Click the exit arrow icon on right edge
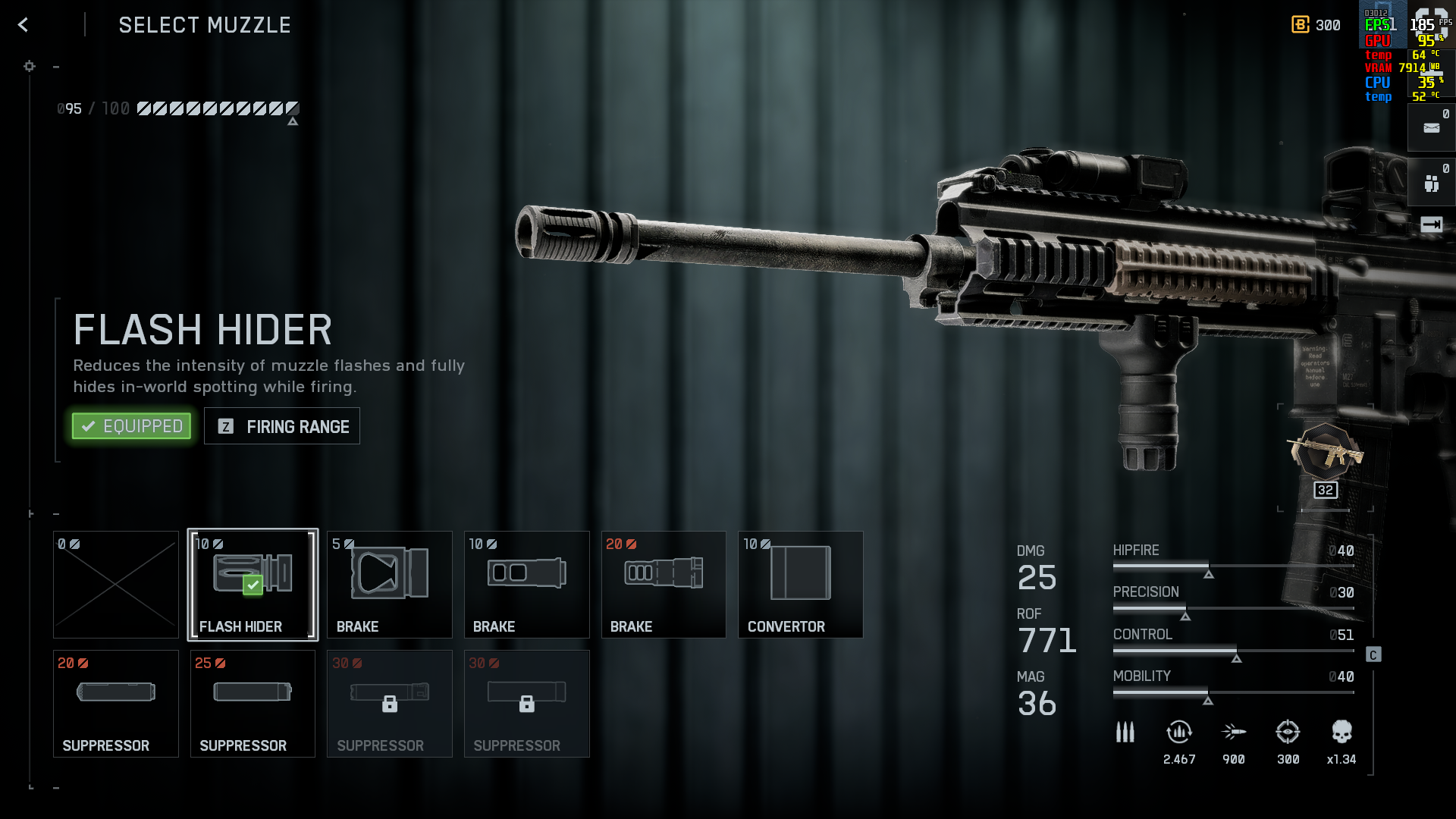This screenshot has height=819, width=1456. click(x=1431, y=224)
